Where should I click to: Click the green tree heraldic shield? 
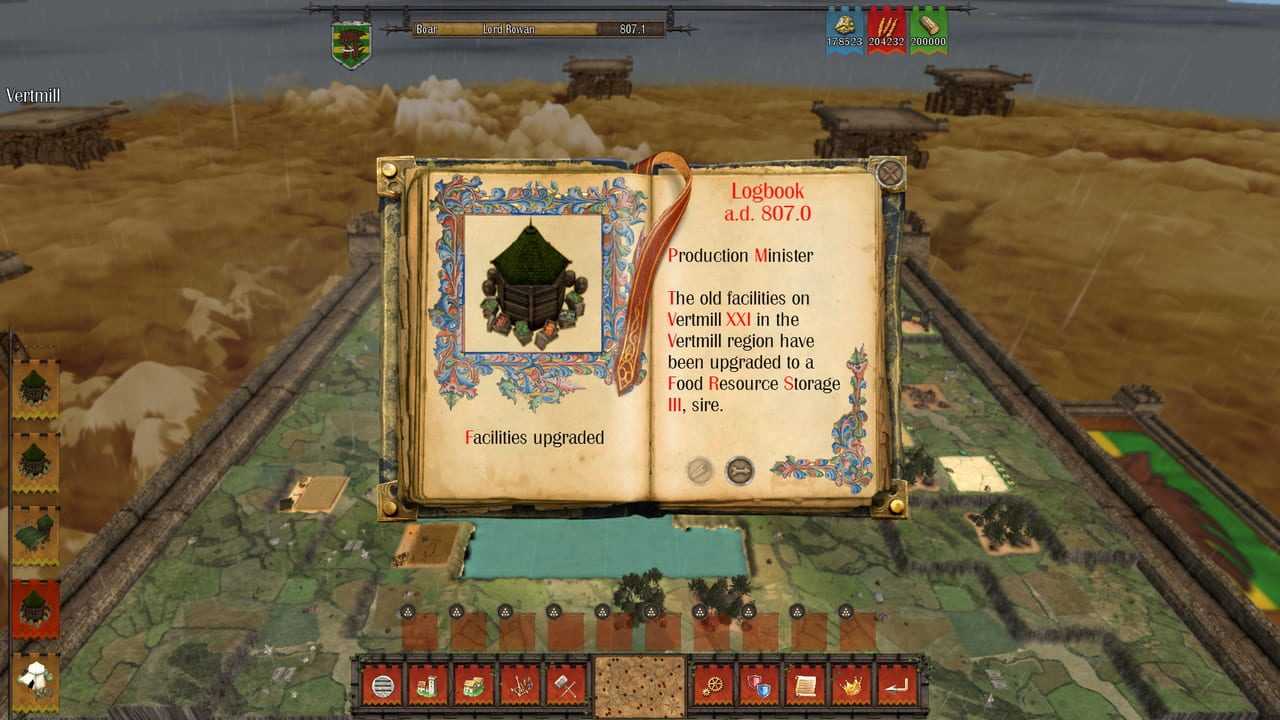[x=351, y=45]
